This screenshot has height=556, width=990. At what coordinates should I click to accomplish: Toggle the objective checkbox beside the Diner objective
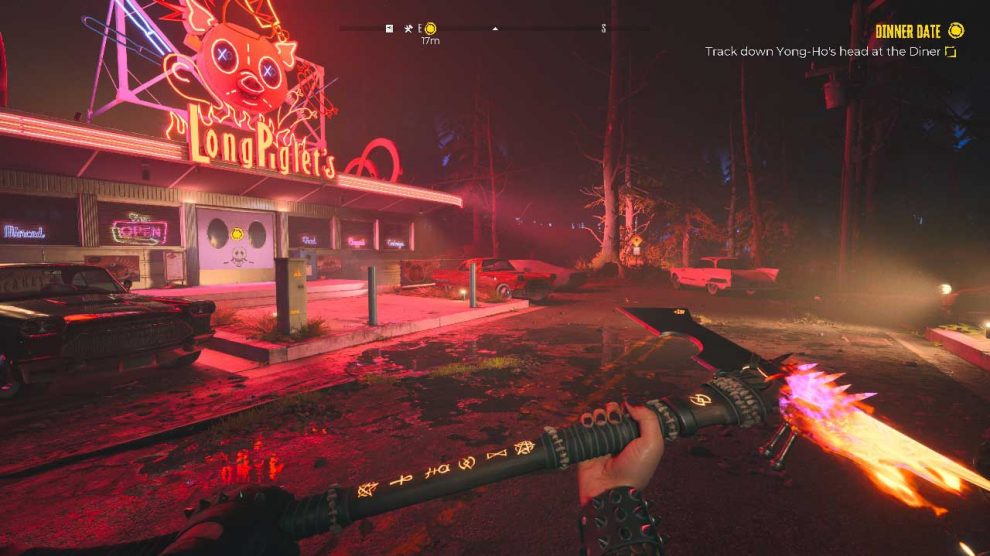click(951, 51)
